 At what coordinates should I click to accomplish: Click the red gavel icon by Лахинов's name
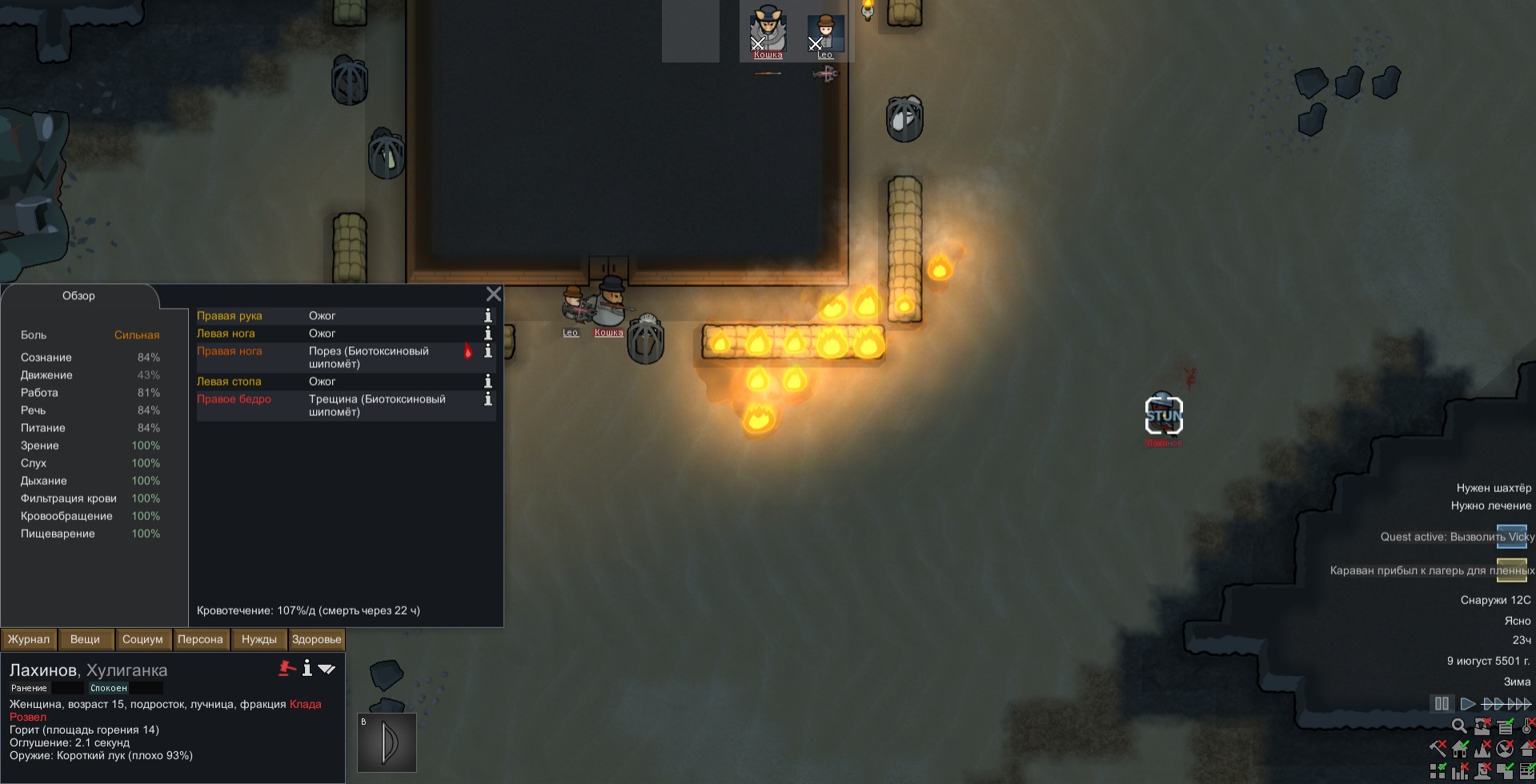point(287,669)
